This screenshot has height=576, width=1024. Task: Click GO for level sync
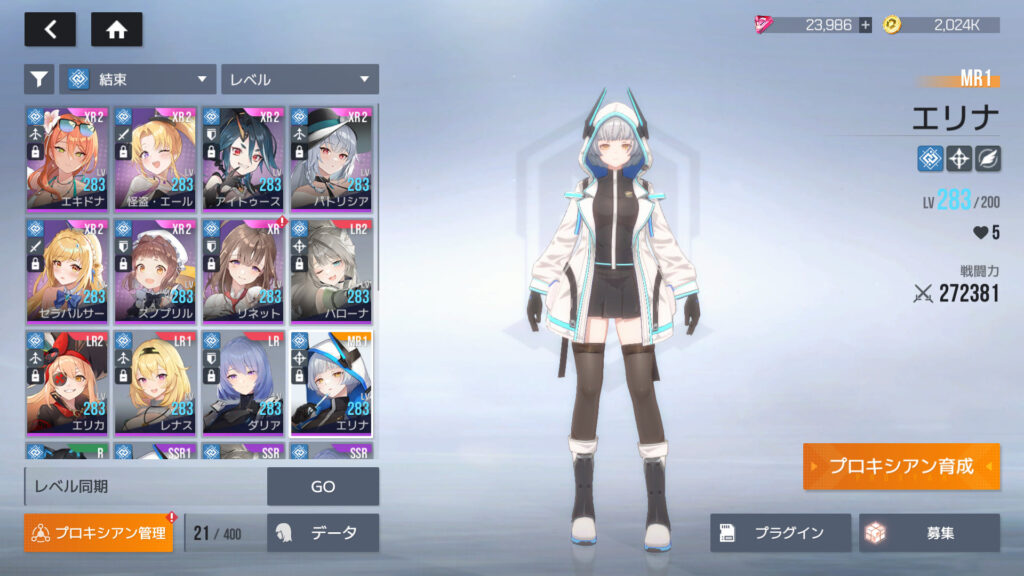(322, 487)
